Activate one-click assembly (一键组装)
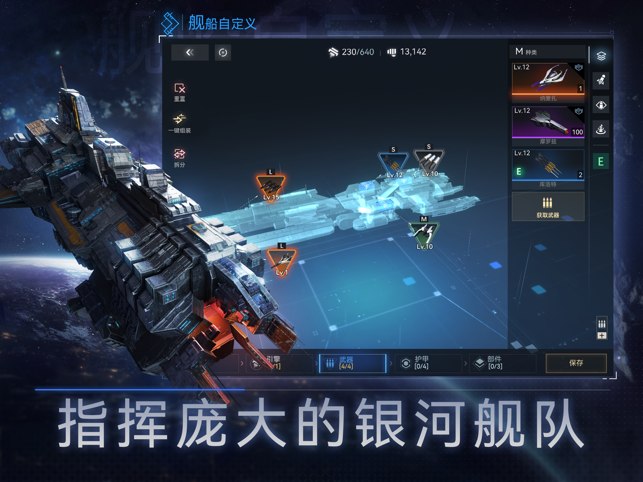 point(180,122)
